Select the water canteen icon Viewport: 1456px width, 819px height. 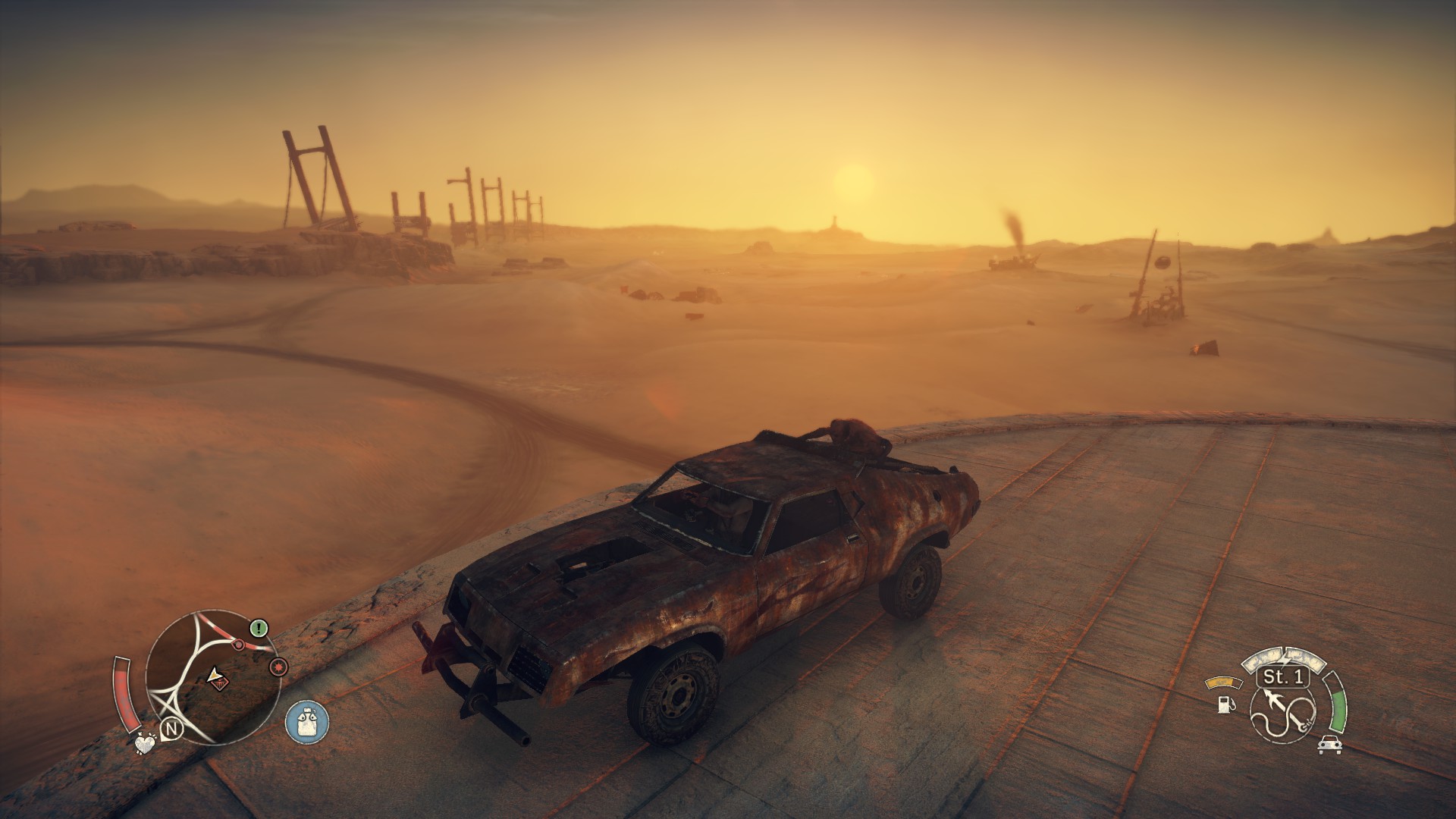point(307,721)
